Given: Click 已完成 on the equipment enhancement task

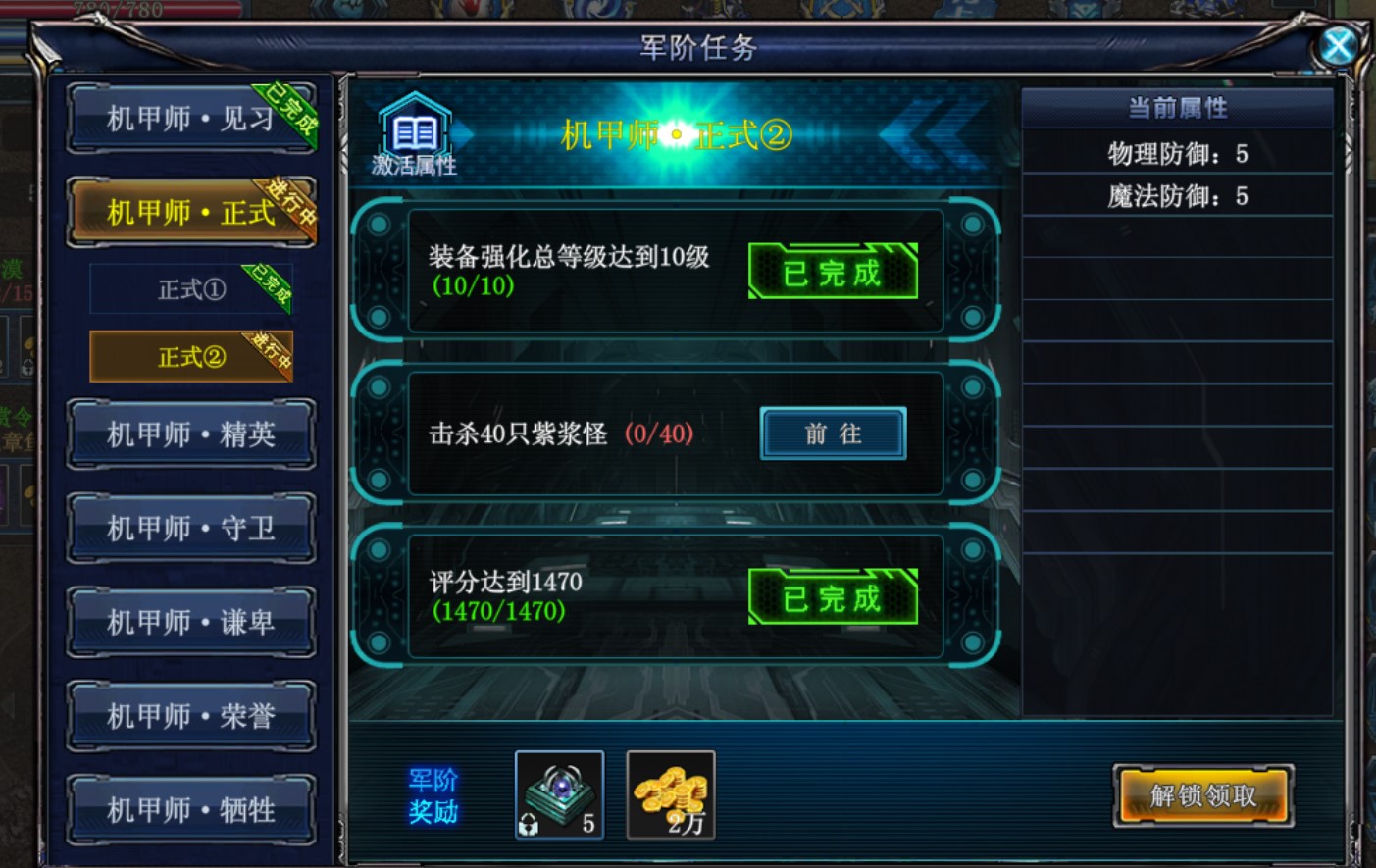Looking at the screenshot, I should 833,272.
